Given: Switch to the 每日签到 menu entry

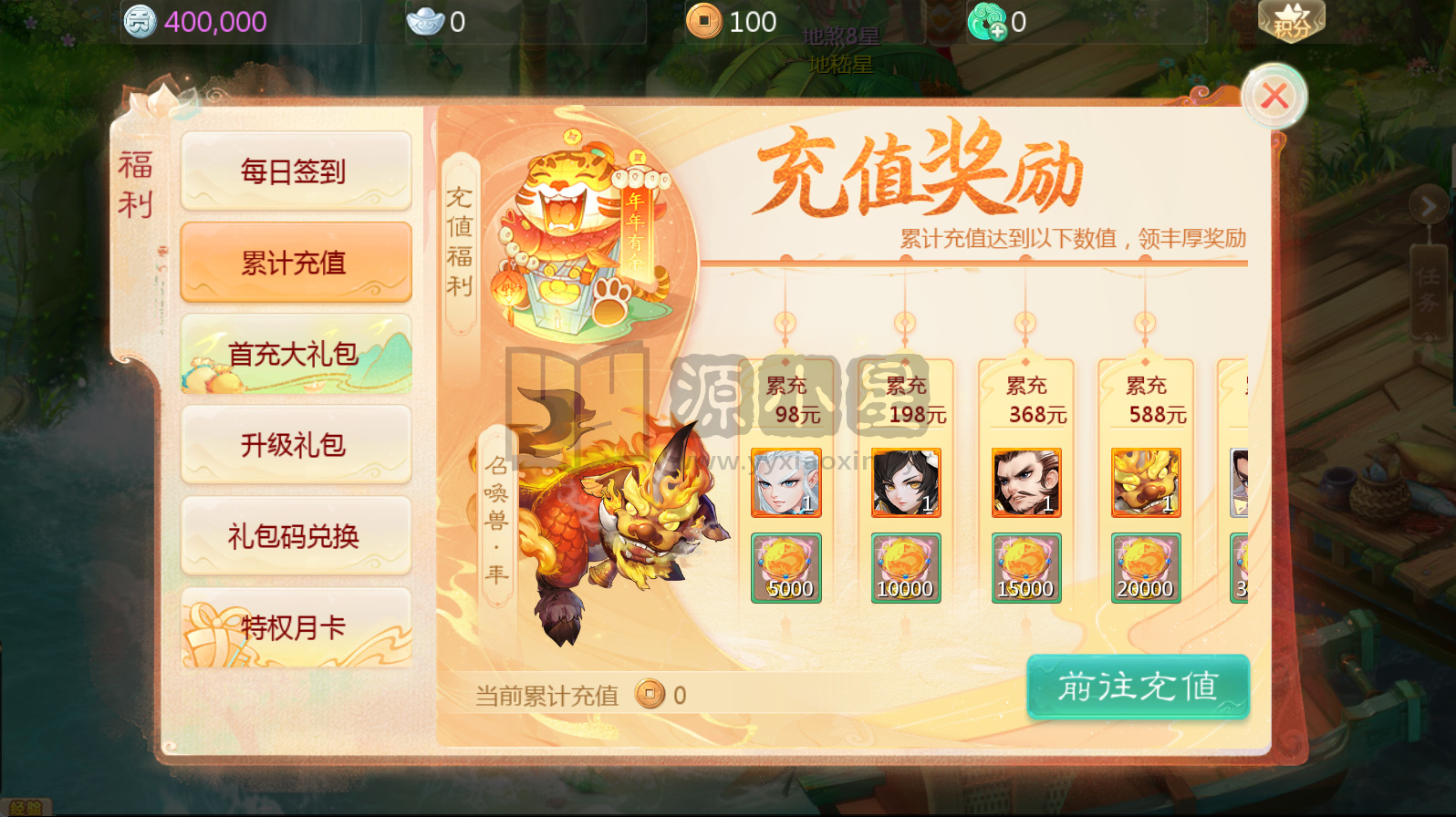Looking at the screenshot, I should pyautogui.click(x=295, y=171).
